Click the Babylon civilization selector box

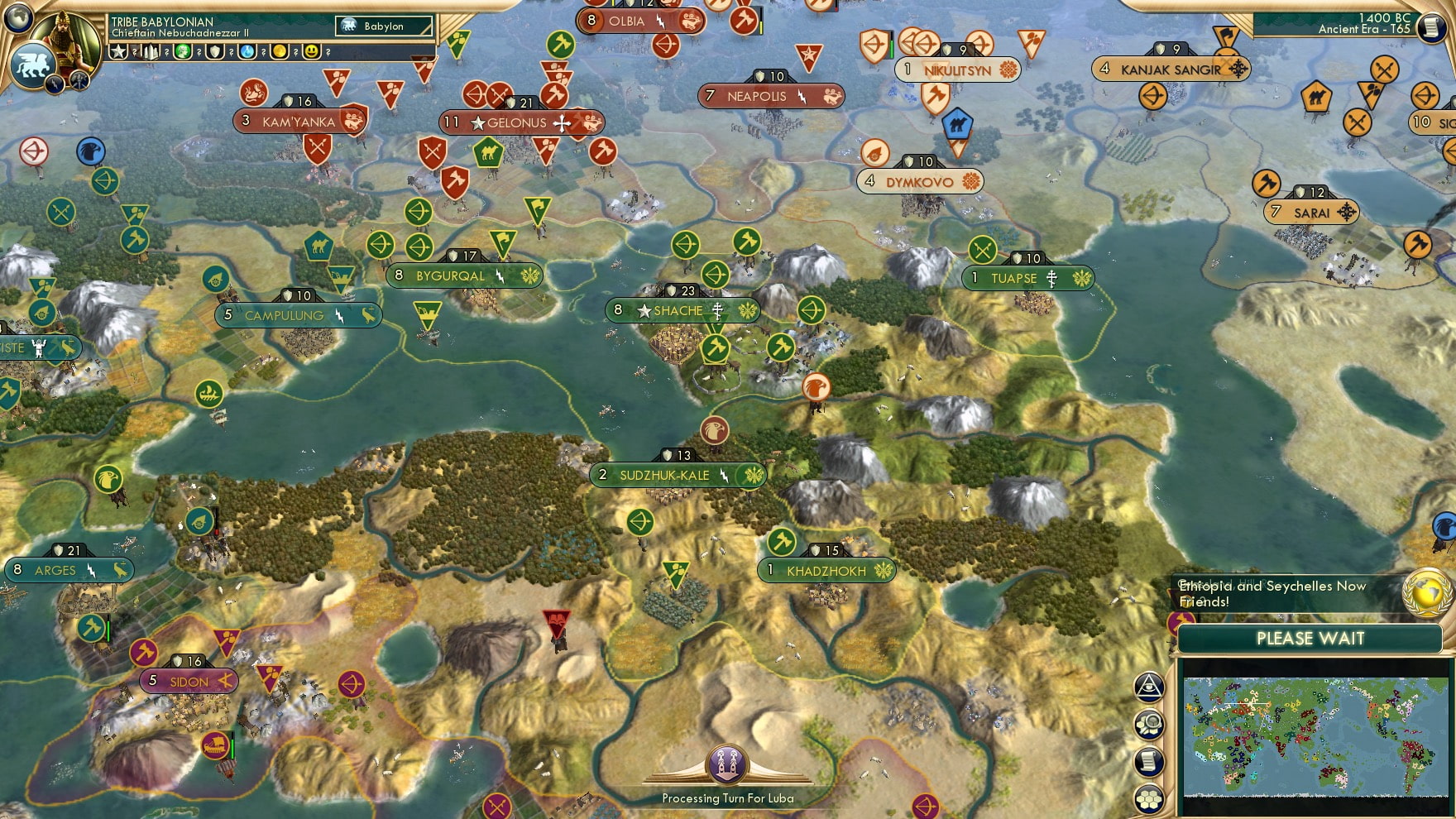coord(385,26)
